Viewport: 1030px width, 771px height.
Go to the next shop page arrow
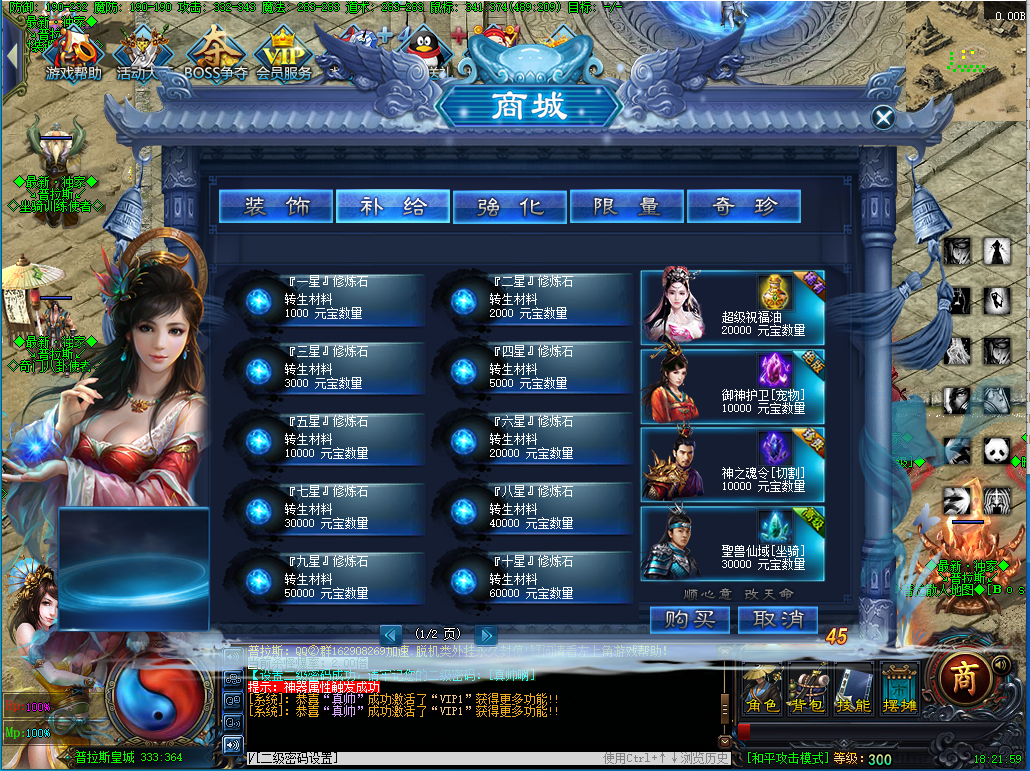tap(485, 635)
